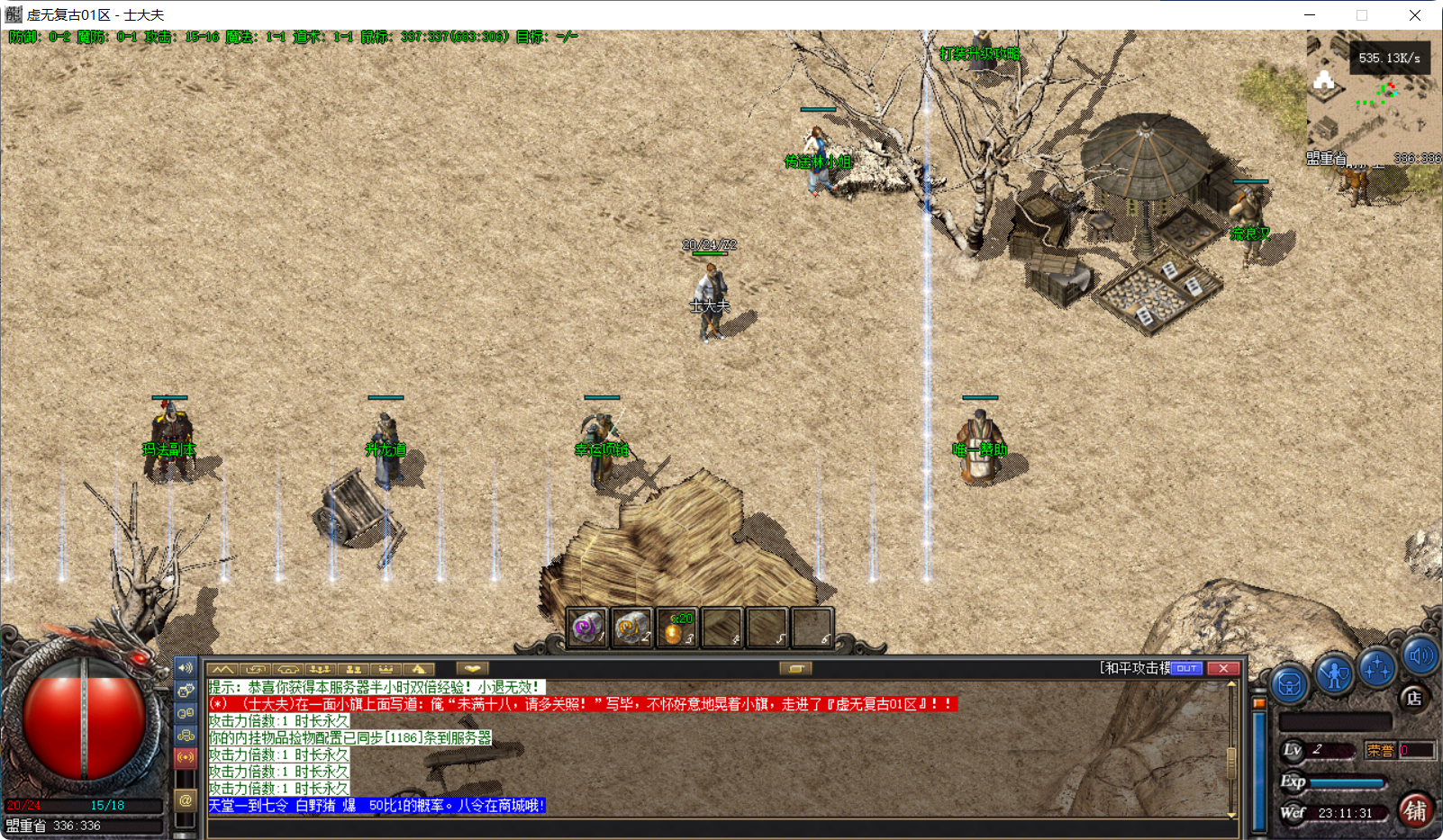Open the shop via the 店 button
The height and width of the screenshot is (840, 1443).
click(x=1414, y=698)
